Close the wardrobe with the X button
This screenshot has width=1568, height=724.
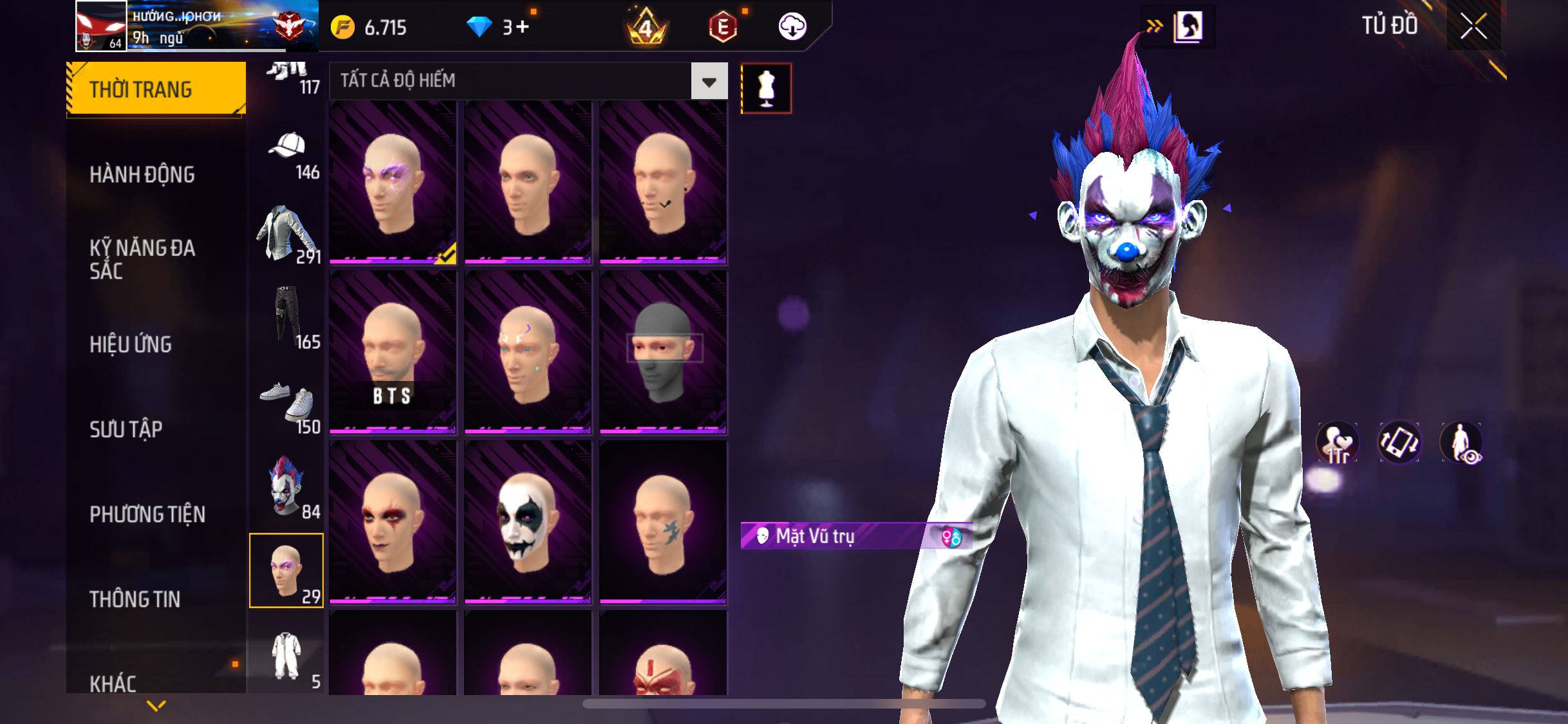[x=1473, y=26]
